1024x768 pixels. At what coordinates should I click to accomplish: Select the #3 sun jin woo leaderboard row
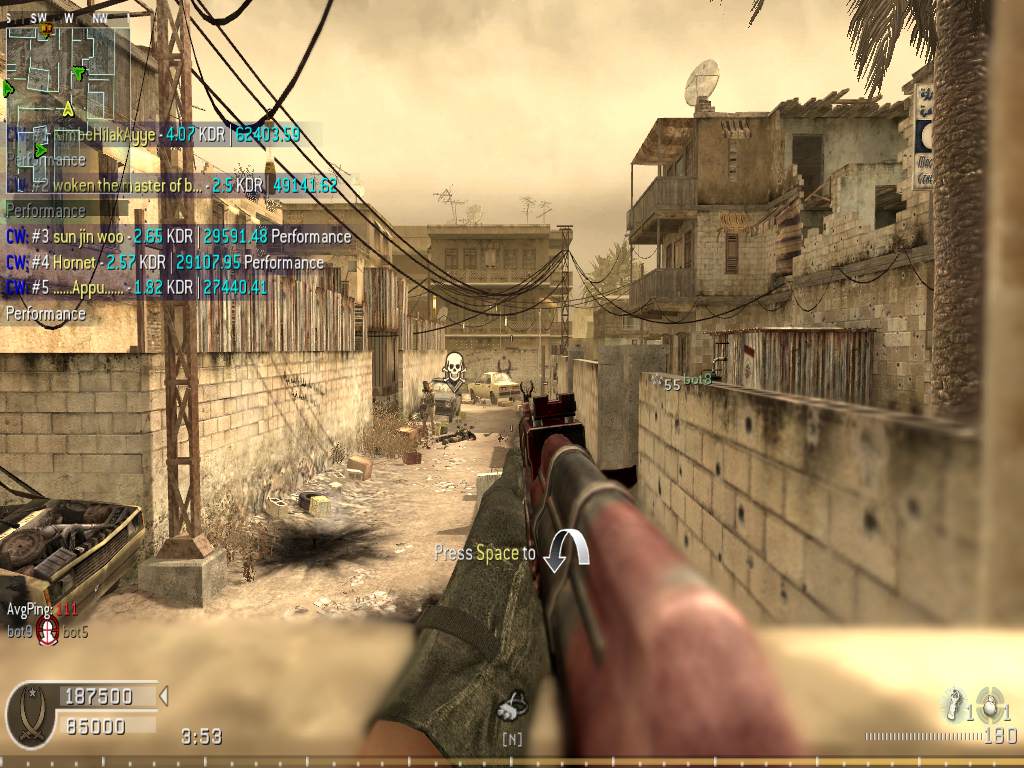(x=179, y=237)
